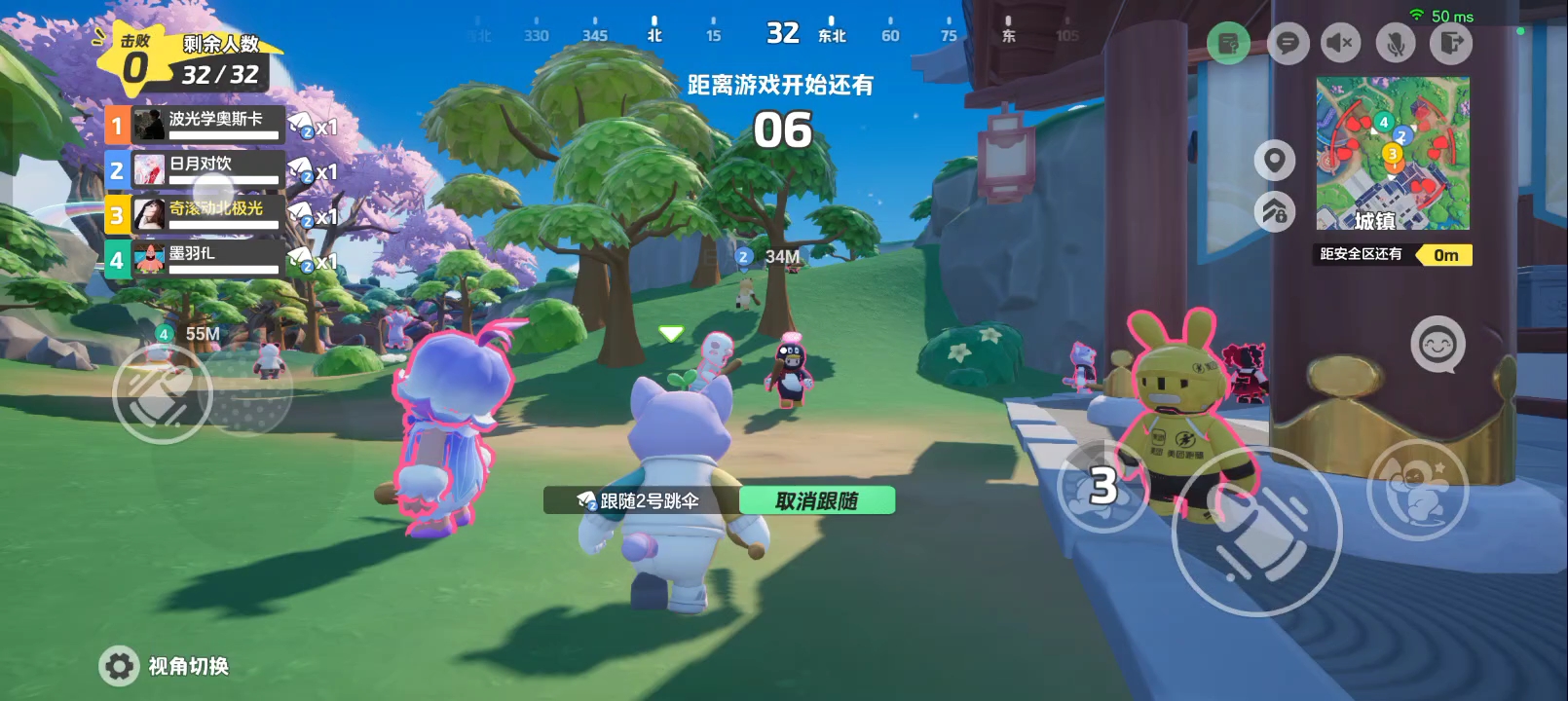Image resolution: width=1568 pixels, height=701 pixels.
Task: Unmute the microphone icon
Action: (x=1394, y=44)
